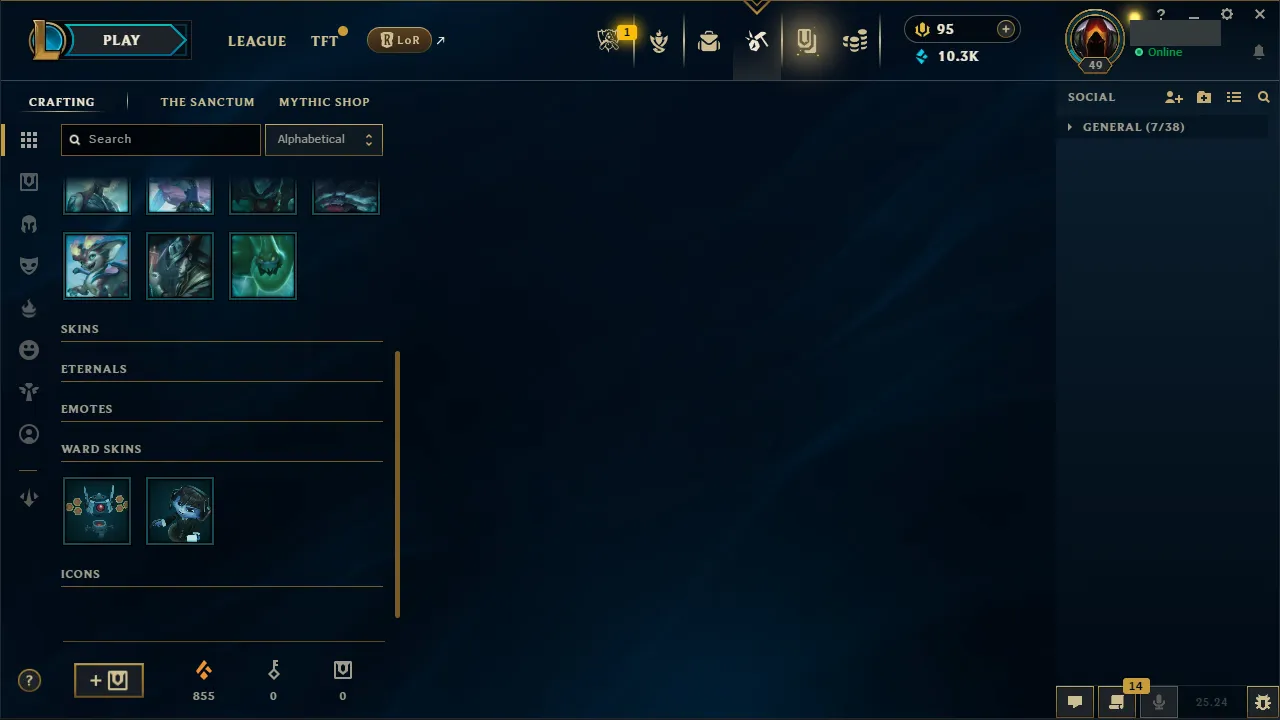Click the plus button to buy RP
1280x720 pixels.
click(x=1005, y=29)
